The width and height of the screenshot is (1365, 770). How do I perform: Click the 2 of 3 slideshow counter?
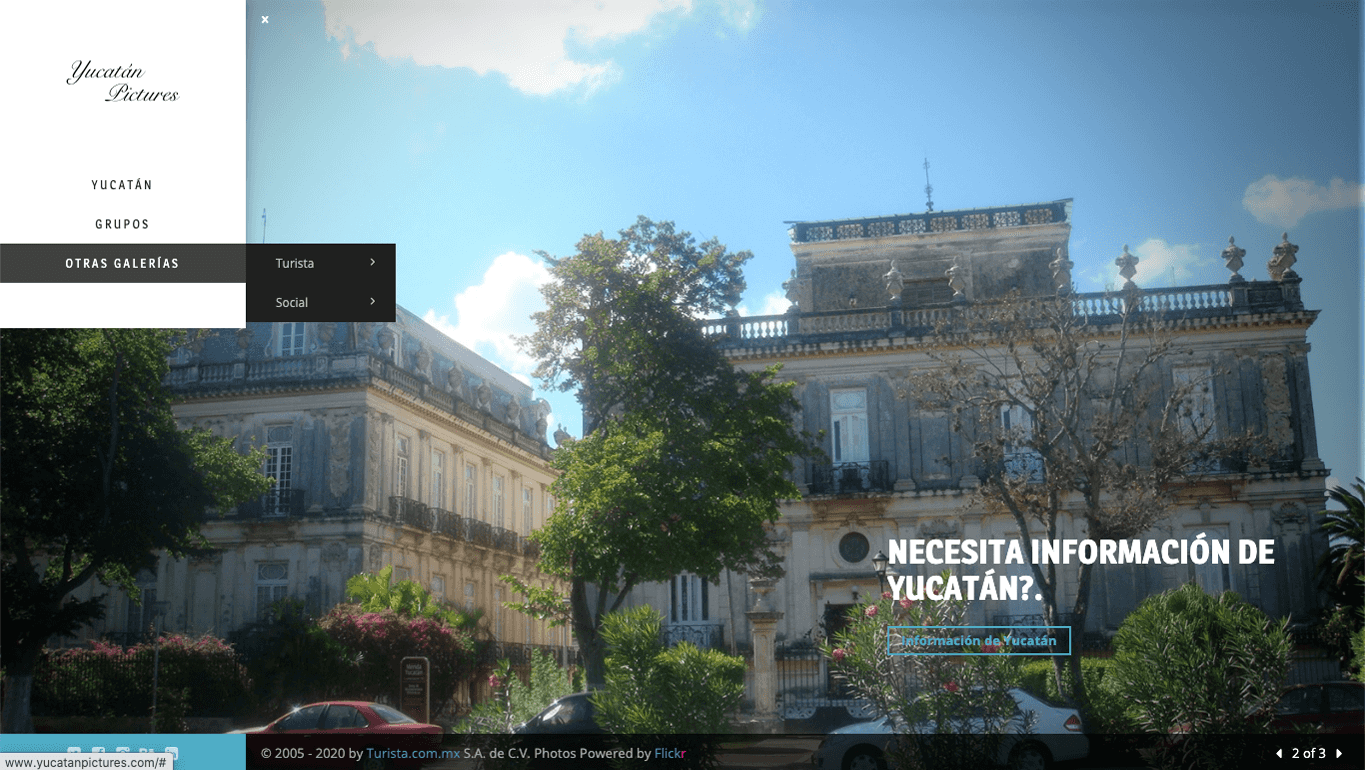pyautogui.click(x=1307, y=753)
